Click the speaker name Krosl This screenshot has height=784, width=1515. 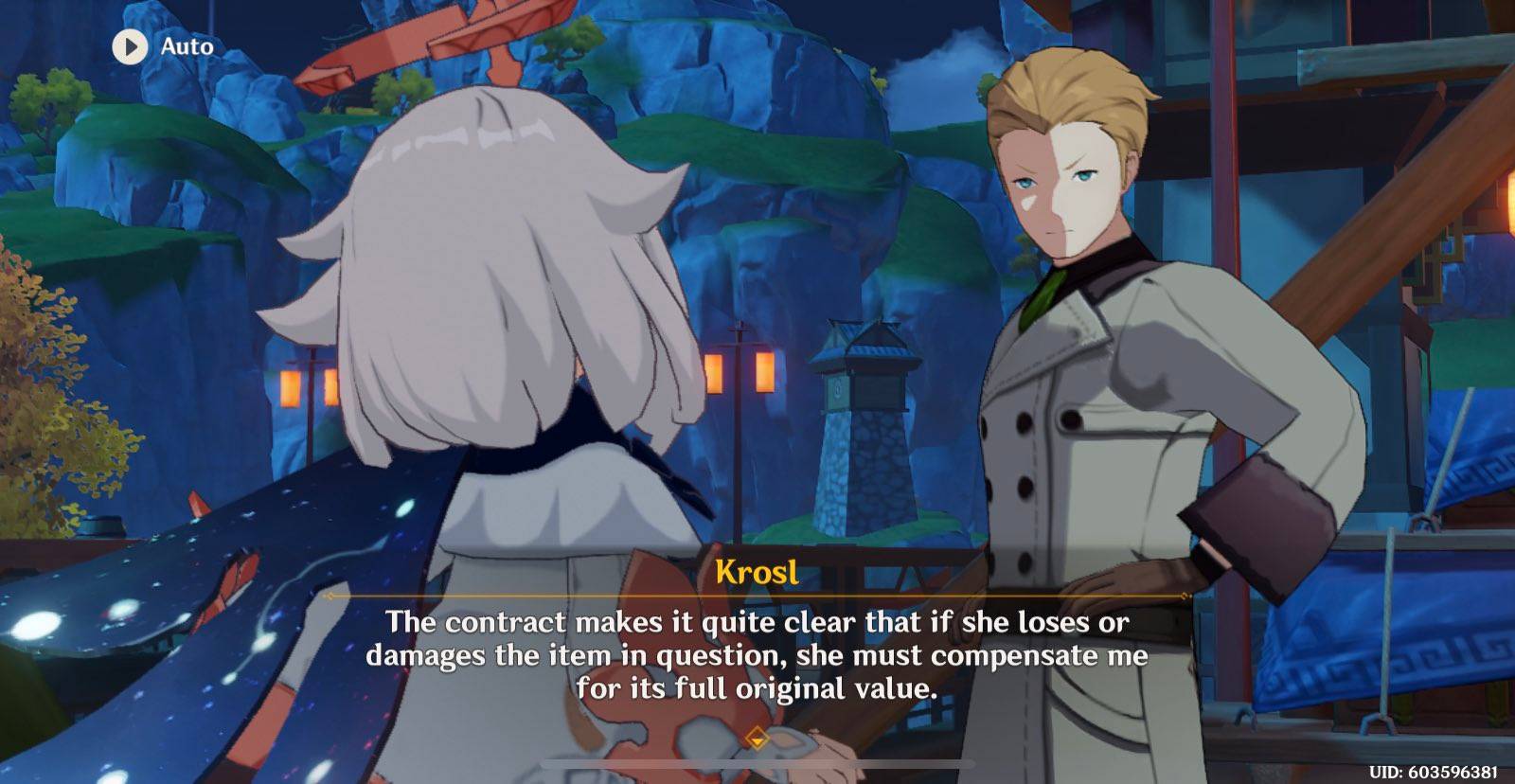pyautogui.click(x=759, y=571)
